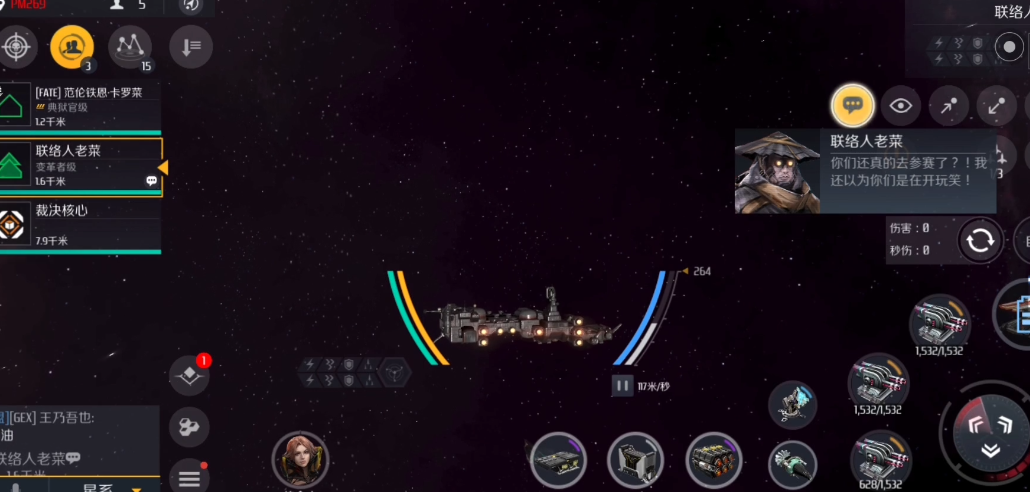Choose 裁决核心 from the overview list
This screenshot has height=492, width=1030.
[x=80, y=224]
